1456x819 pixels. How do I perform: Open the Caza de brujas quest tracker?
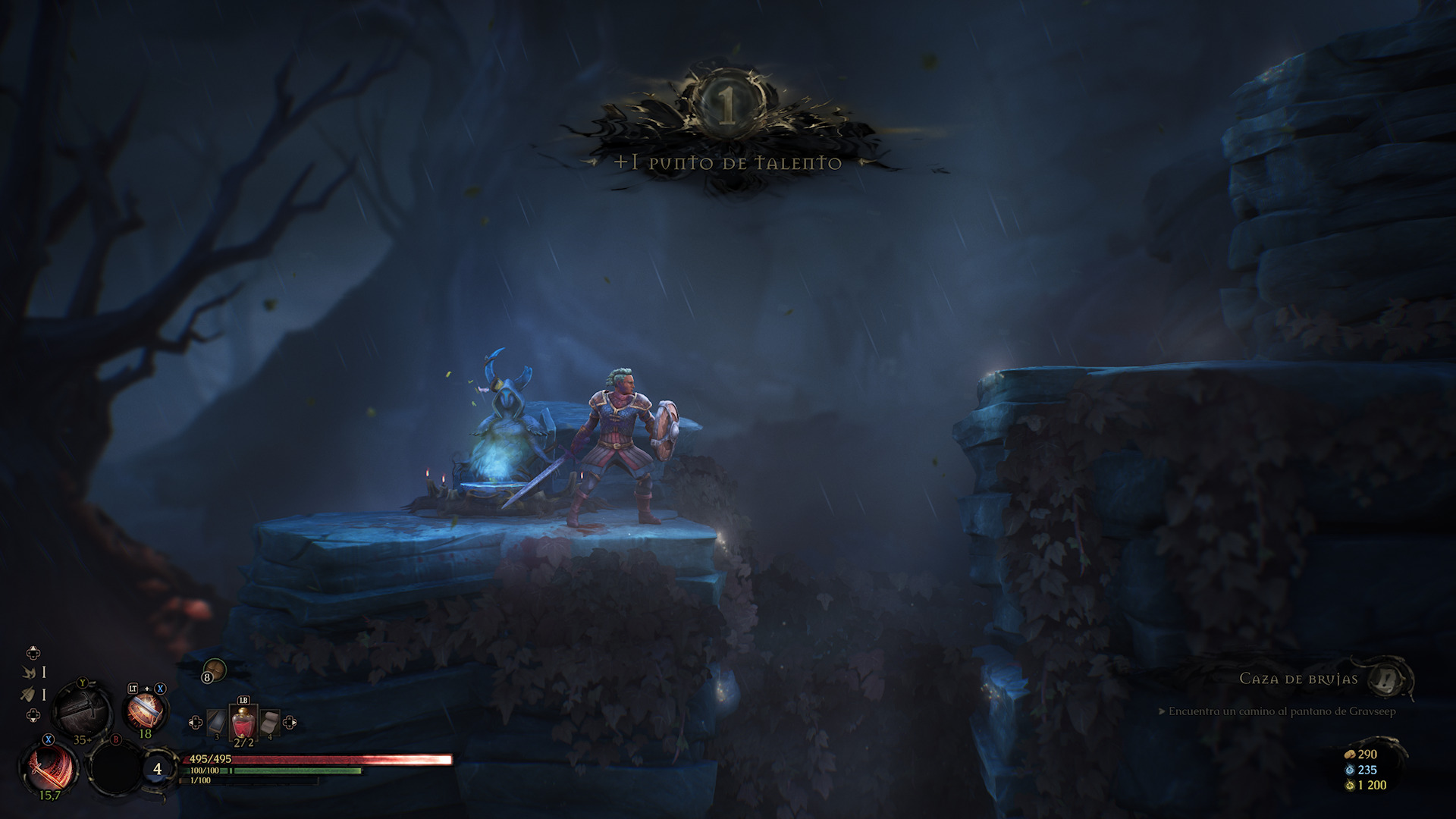pyautogui.click(x=1389, y=678)
